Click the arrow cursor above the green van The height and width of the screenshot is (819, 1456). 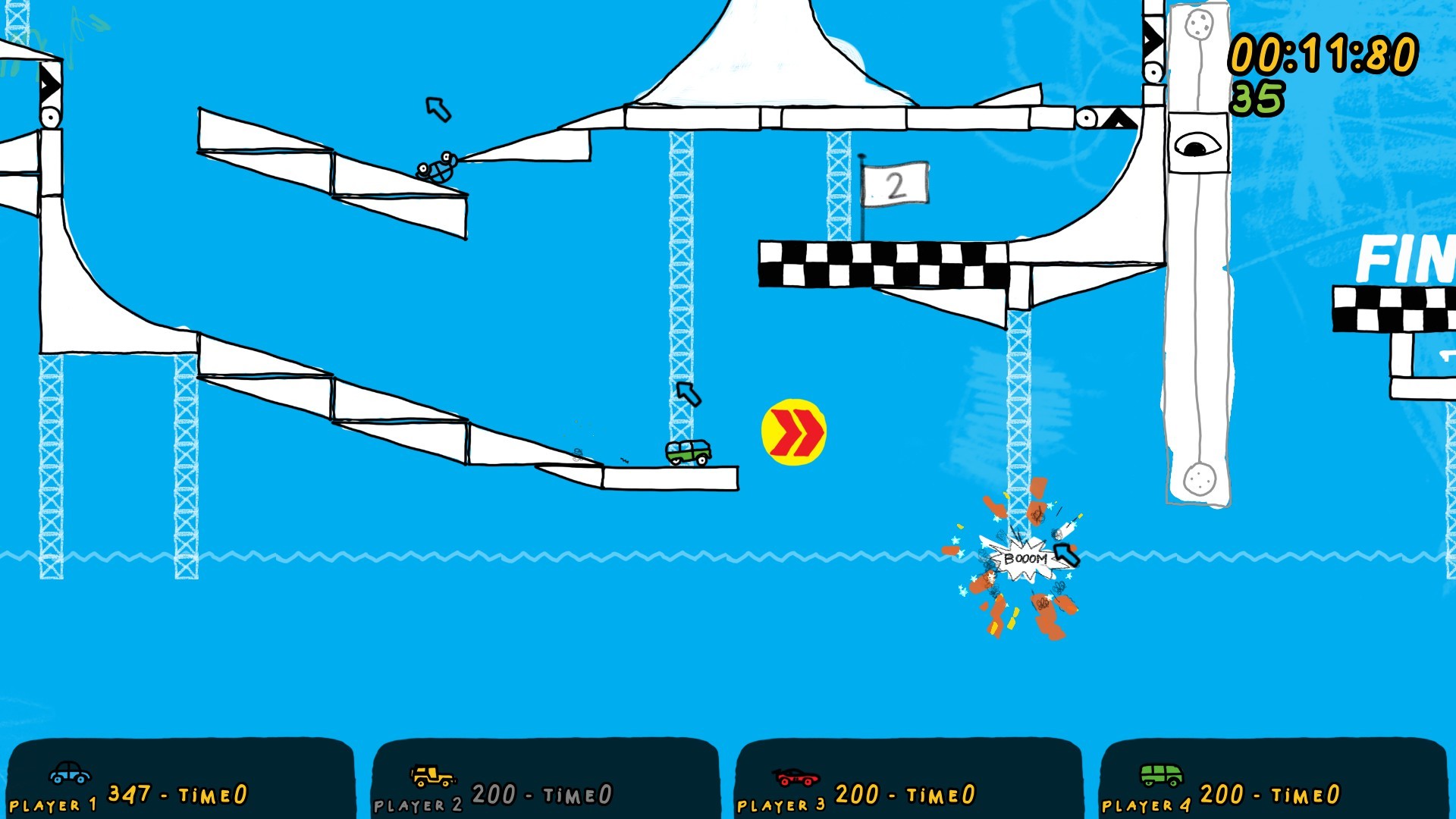coord(689,395)
